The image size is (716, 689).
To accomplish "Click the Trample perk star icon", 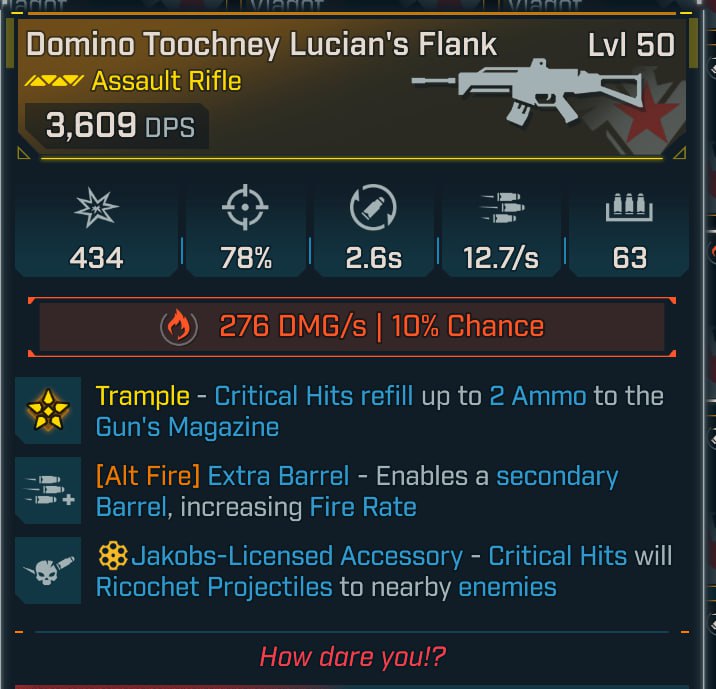I will (x=48, y=411).
